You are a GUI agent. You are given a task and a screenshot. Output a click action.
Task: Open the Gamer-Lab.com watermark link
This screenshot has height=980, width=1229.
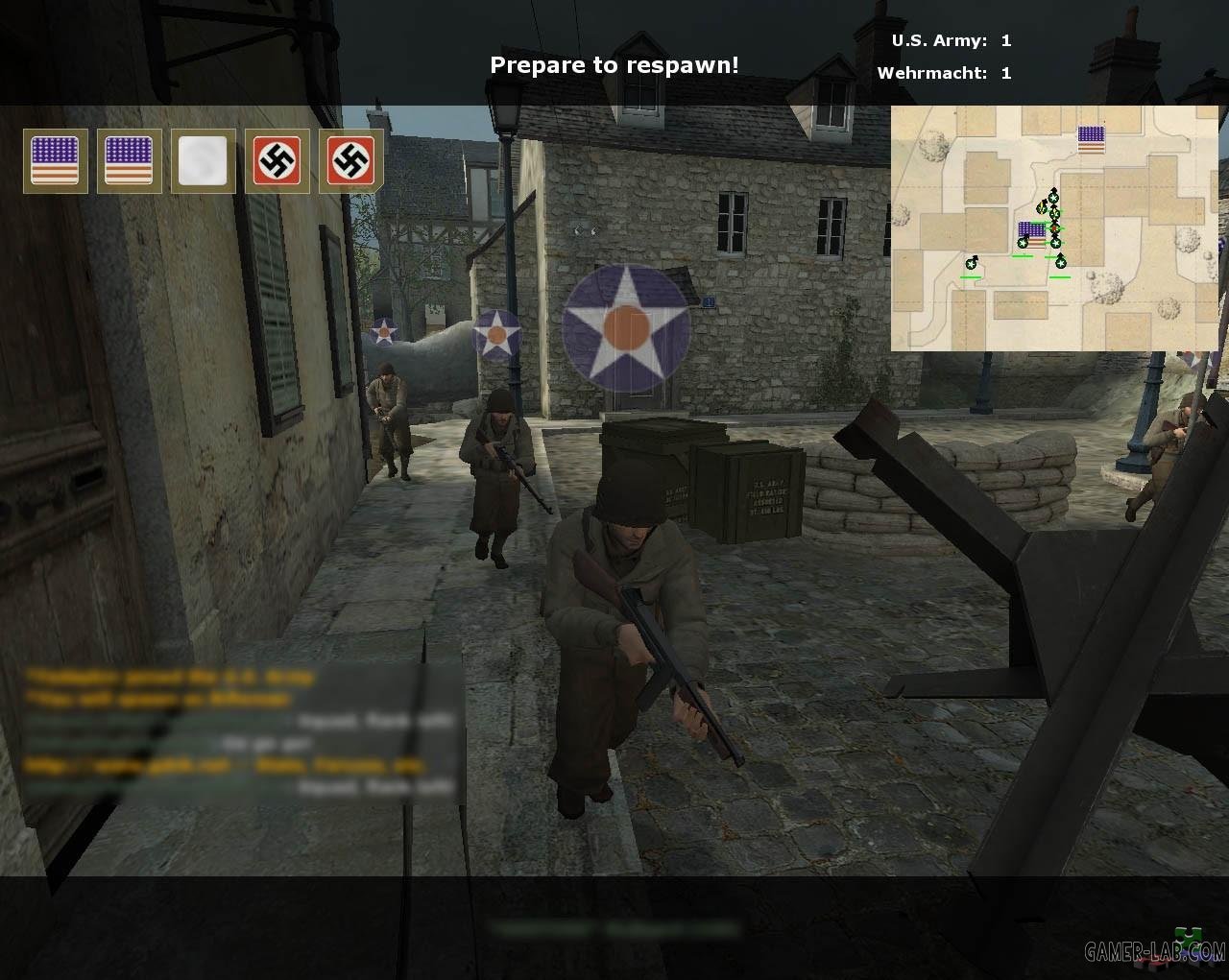pyautogui.click(x=1155, y=951)
